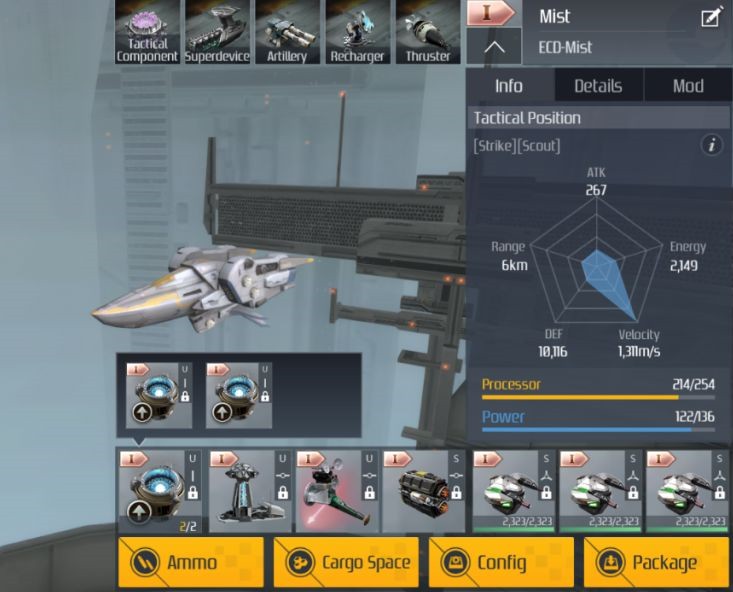
Task: Select the red-highlighted laser turret slot
Action: [336, 491]
